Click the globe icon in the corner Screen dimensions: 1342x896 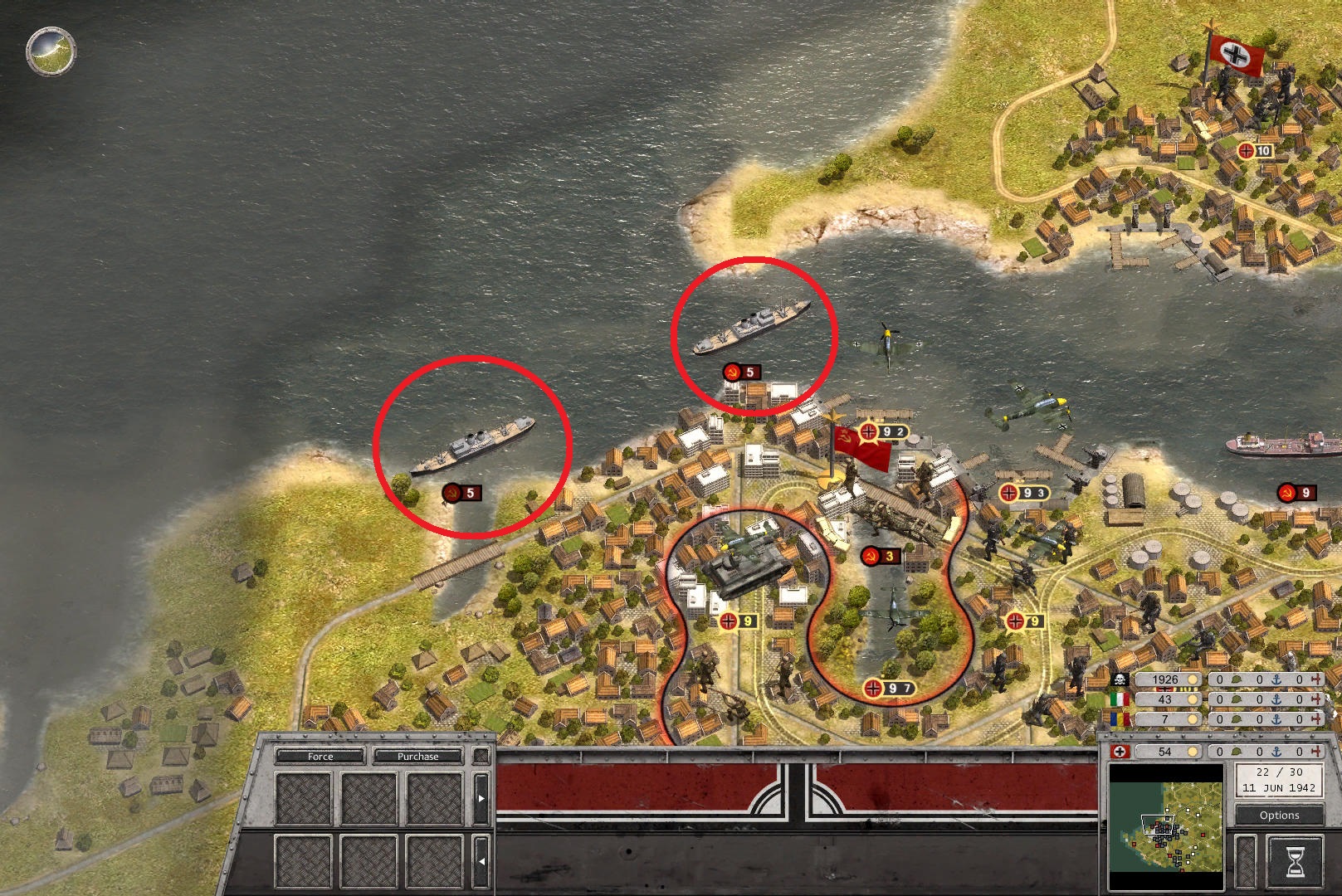(x=51, y=51)
